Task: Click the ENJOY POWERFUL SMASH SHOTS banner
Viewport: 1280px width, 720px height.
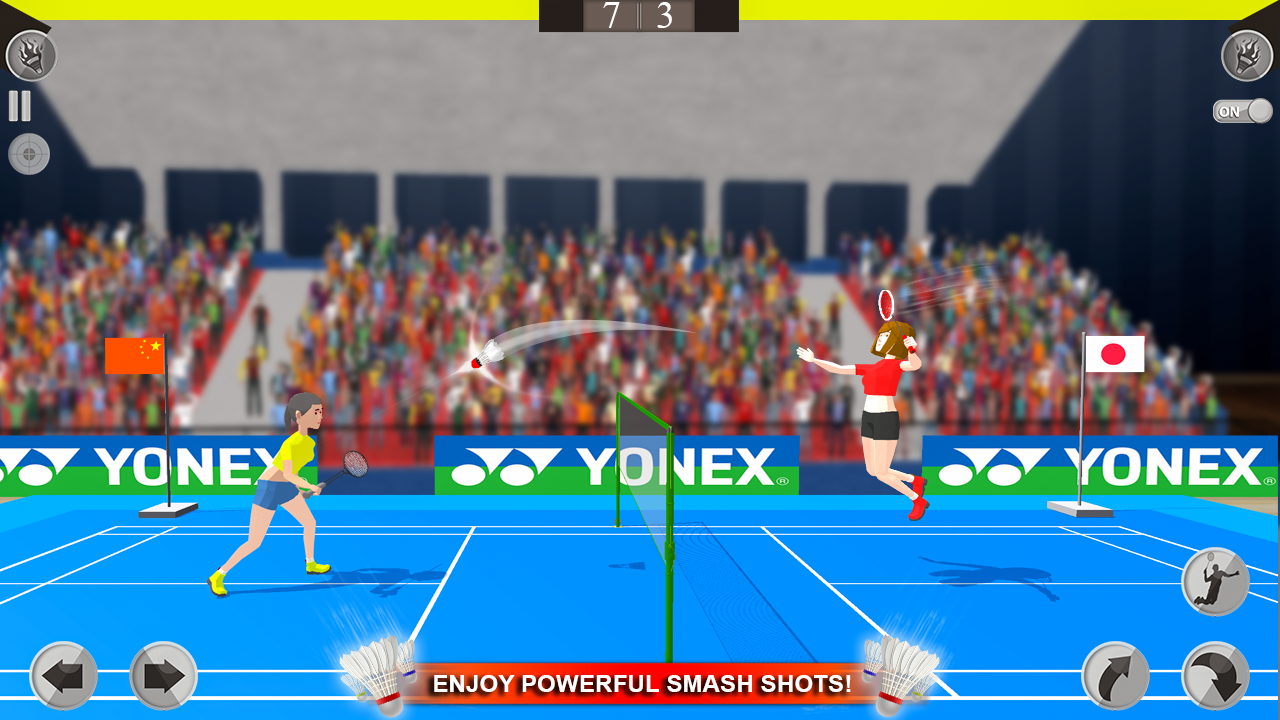Action: 639,685
